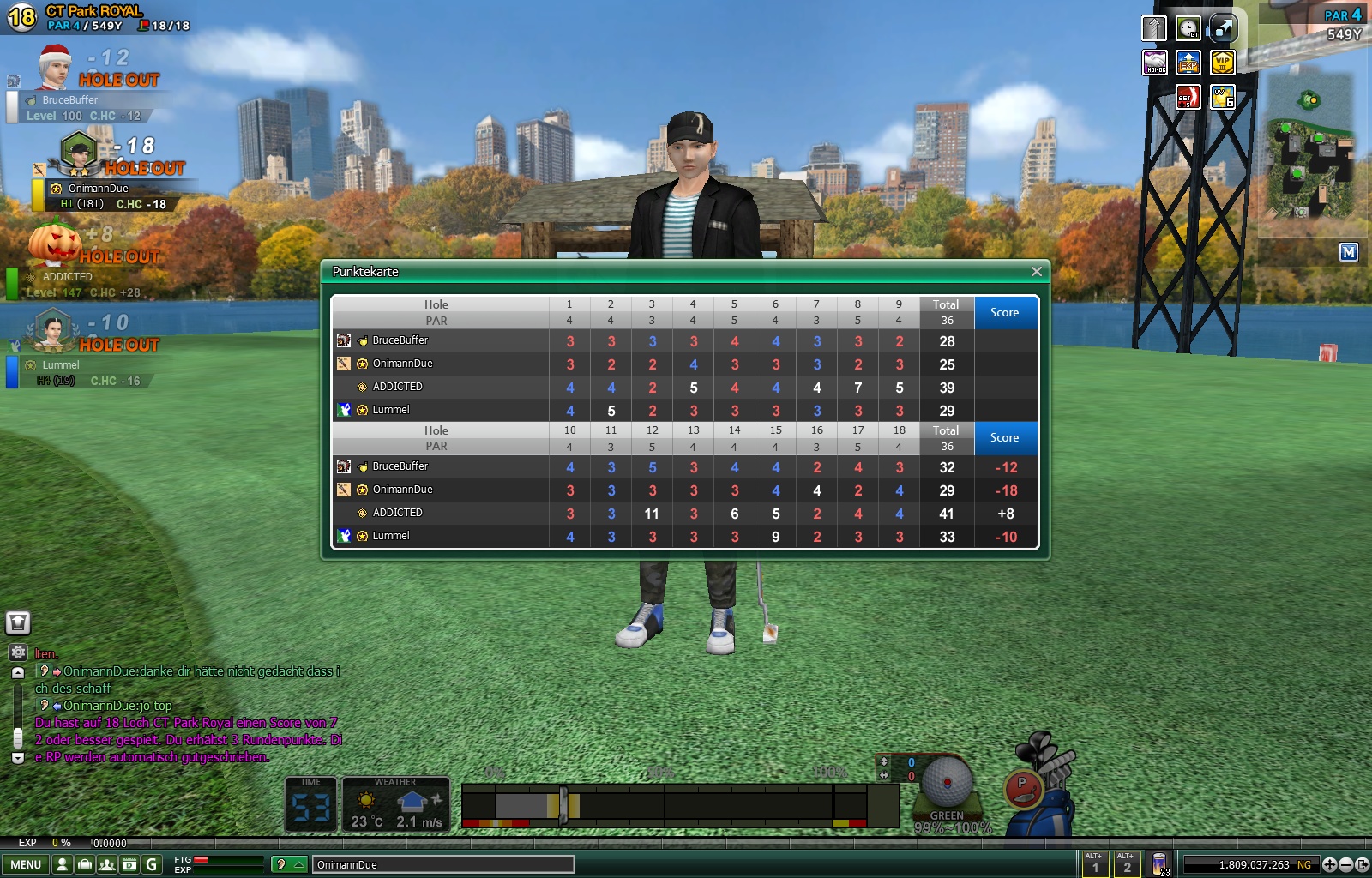Open chat settings gear icon
Image resolution: width=1372 pixels, height=878 pixels.
tap(18, 652)
